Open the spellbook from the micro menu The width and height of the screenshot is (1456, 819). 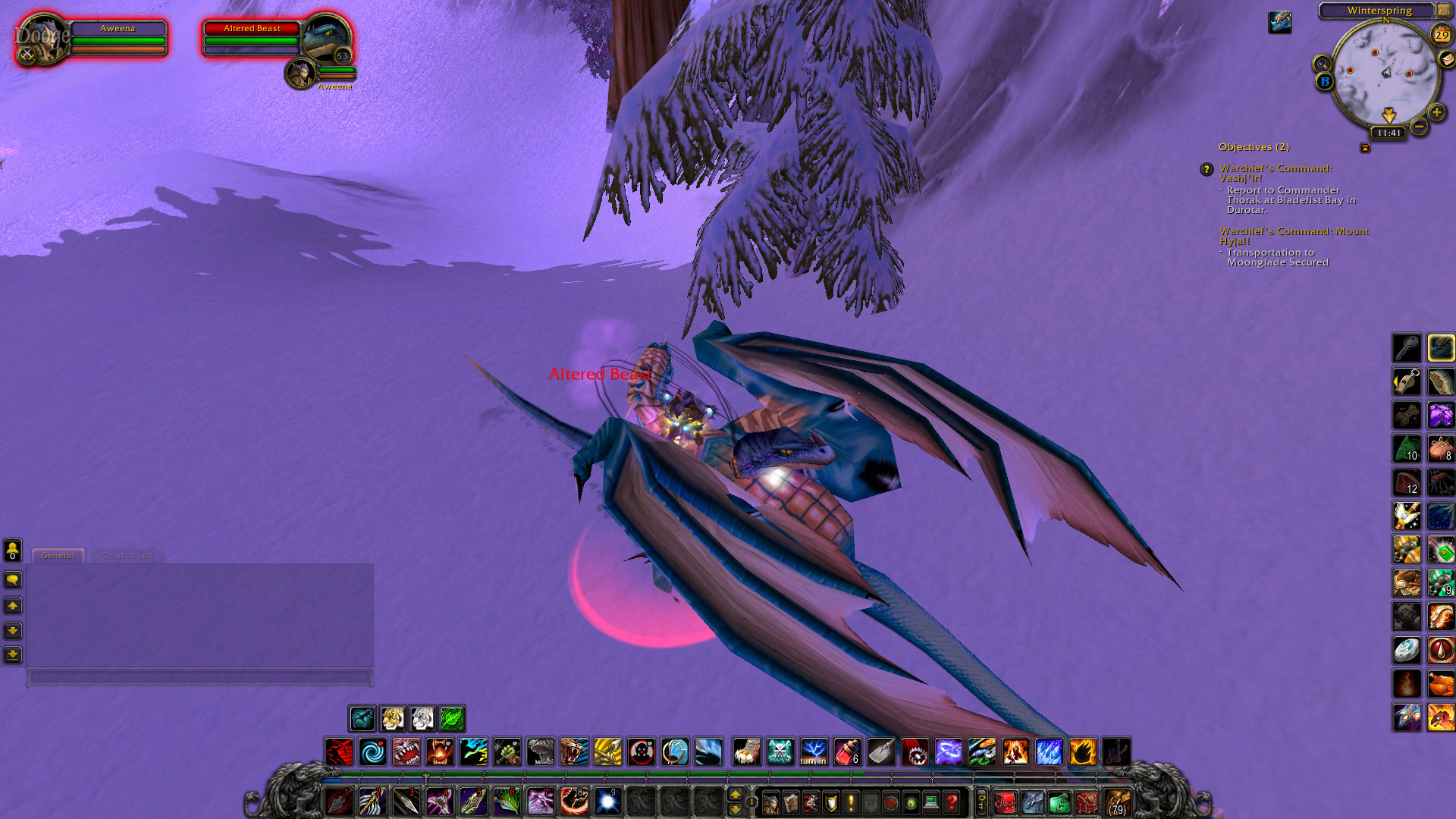point(789,802)
